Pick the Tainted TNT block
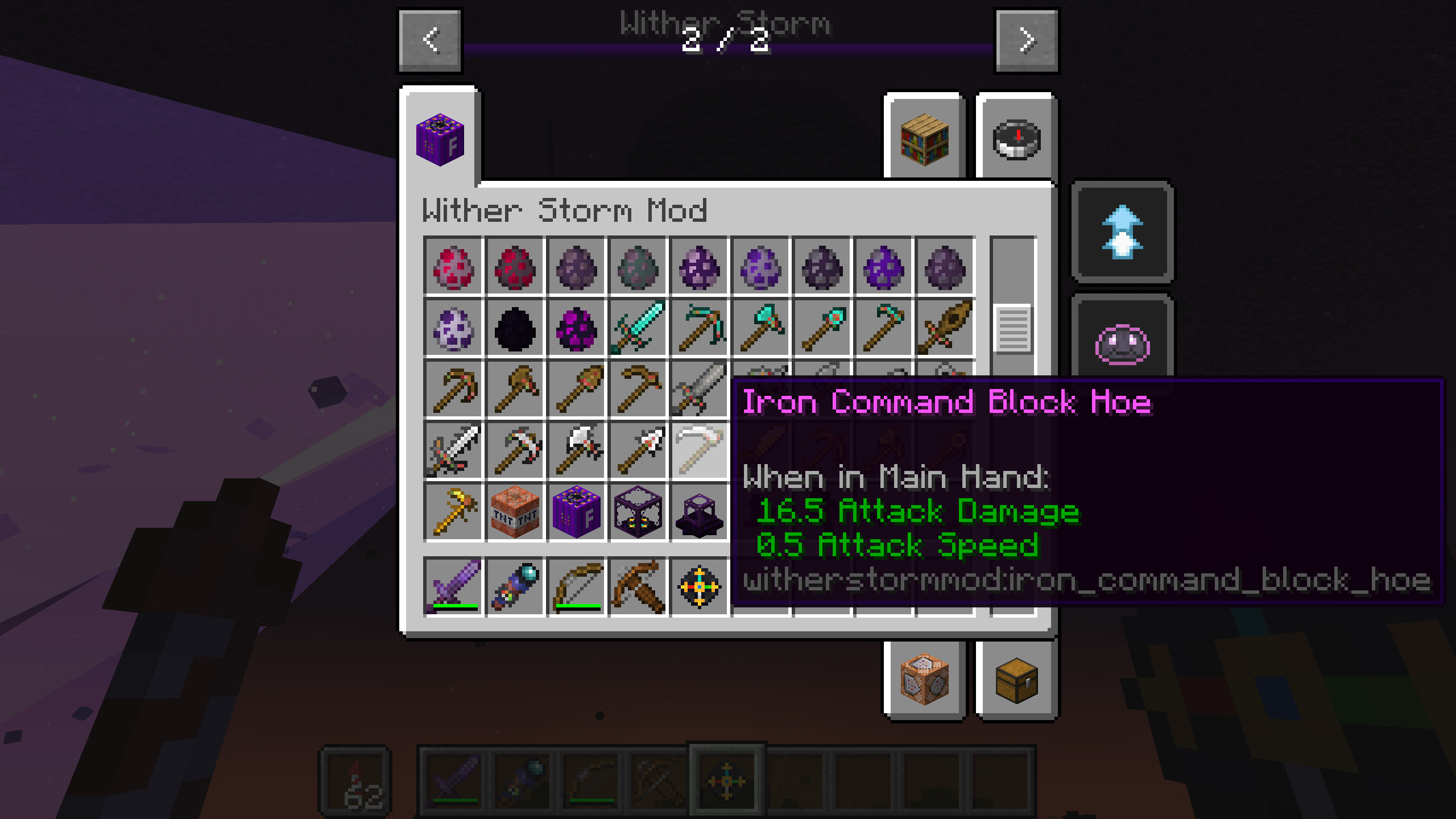The height and width of the screenshot is (819, 1456). coord(514,512)
